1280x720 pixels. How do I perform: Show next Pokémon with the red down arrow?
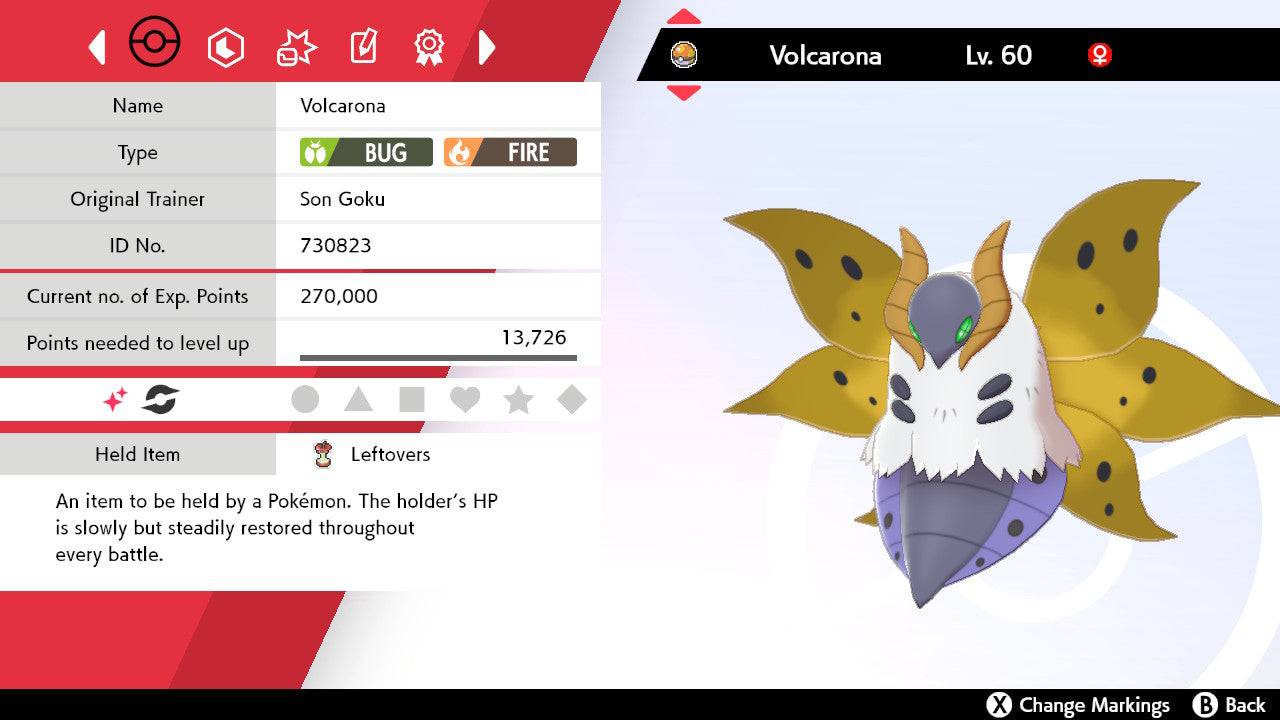(683, 93)
